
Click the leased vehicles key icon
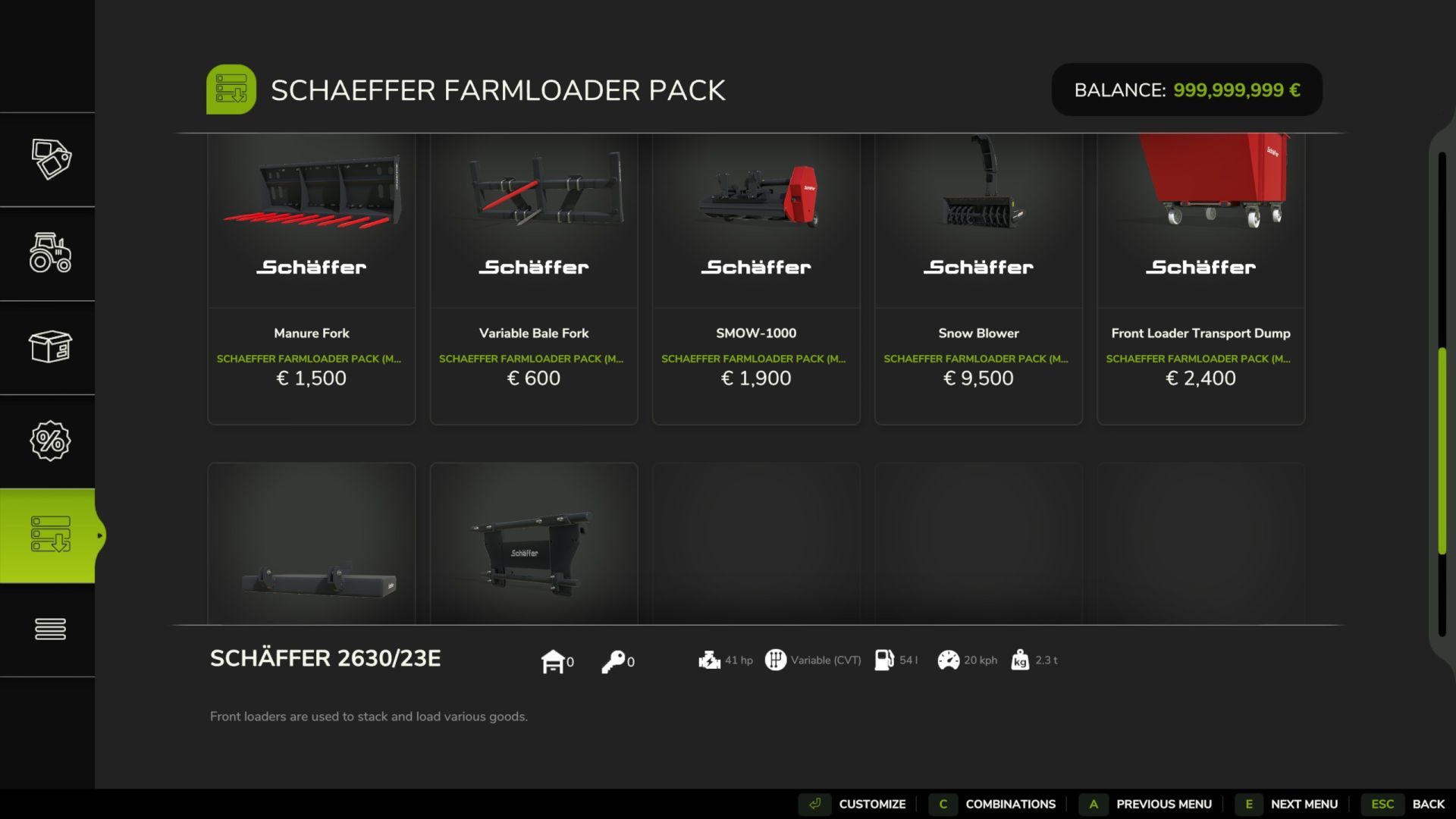tap(614, 661)
